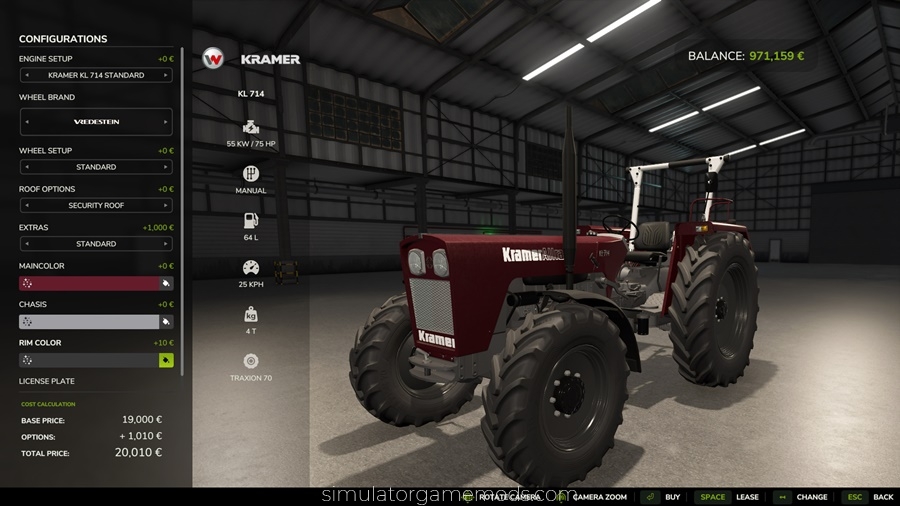Select previous roof option

[26, 205]
